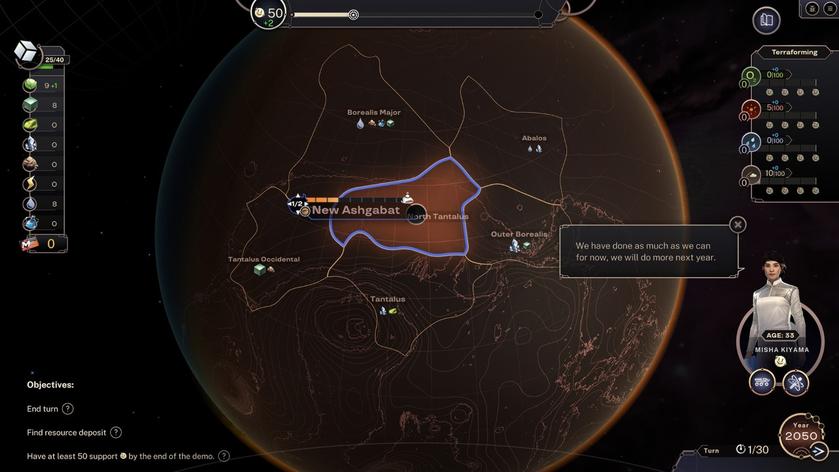839x472 pixels.
Task: Select the Abalos region
Action: coord(534,139)
